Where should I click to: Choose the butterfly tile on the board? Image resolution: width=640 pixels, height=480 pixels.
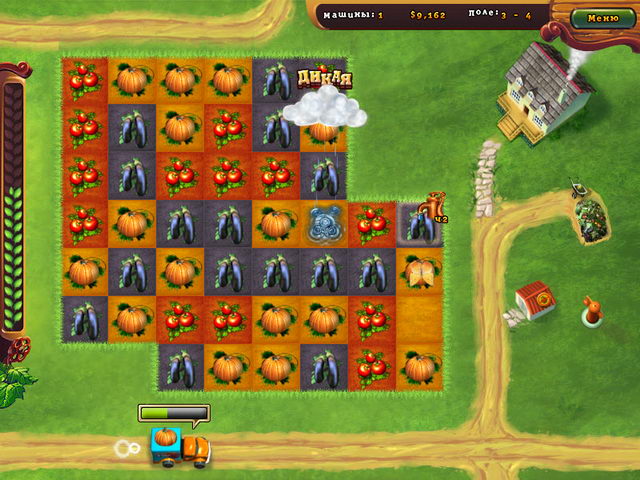click(x=420, y=271)
